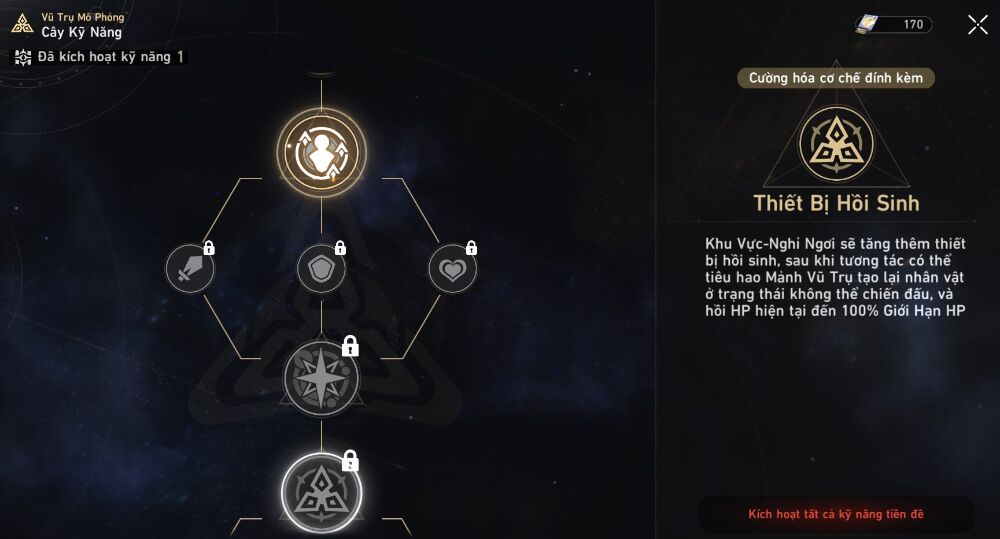Screen dimensions: 1000x539
Task: Select the locked sword skill node
Action: click(190, 269)
